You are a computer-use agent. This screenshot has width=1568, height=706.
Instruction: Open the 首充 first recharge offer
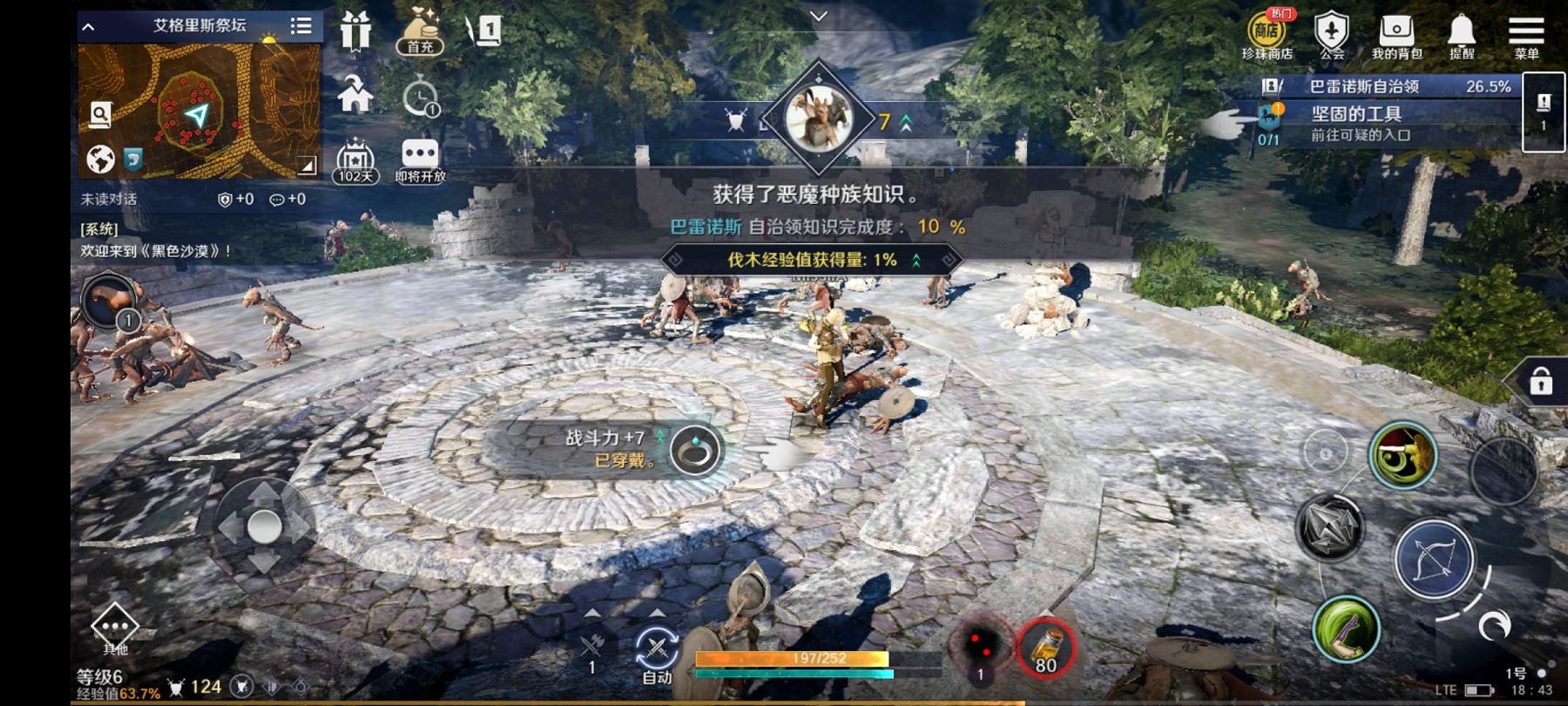pyautogui.click(x=420, y=33)
